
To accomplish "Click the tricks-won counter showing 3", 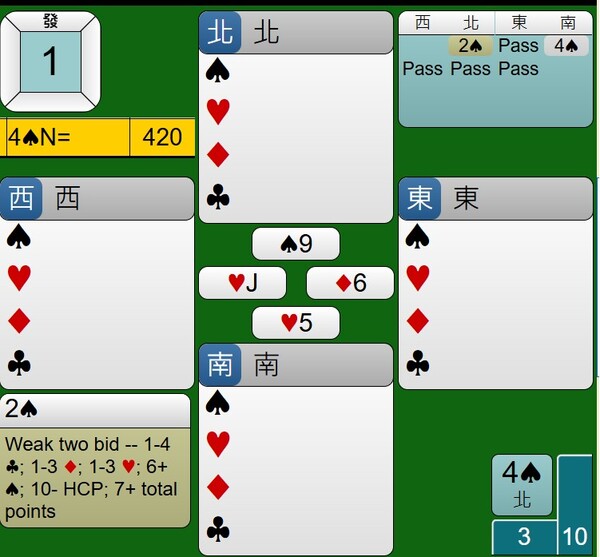I will 523,538.
